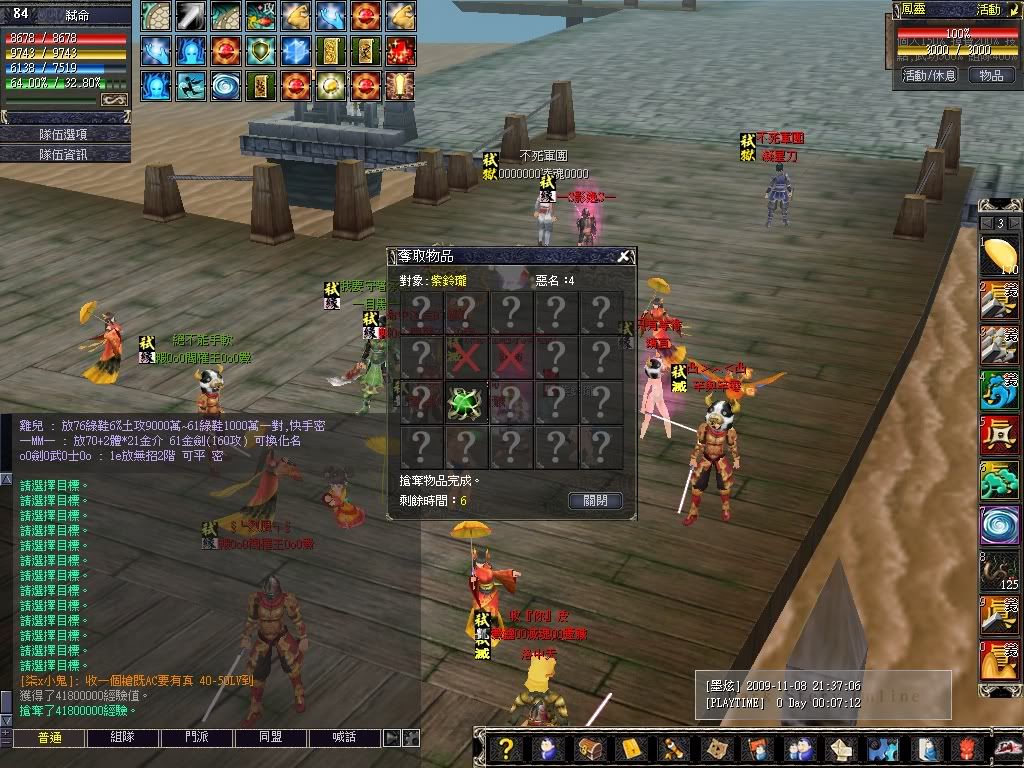Close the 奪取物品 loot window with X

pyautogui.click(x=623, y=256)
